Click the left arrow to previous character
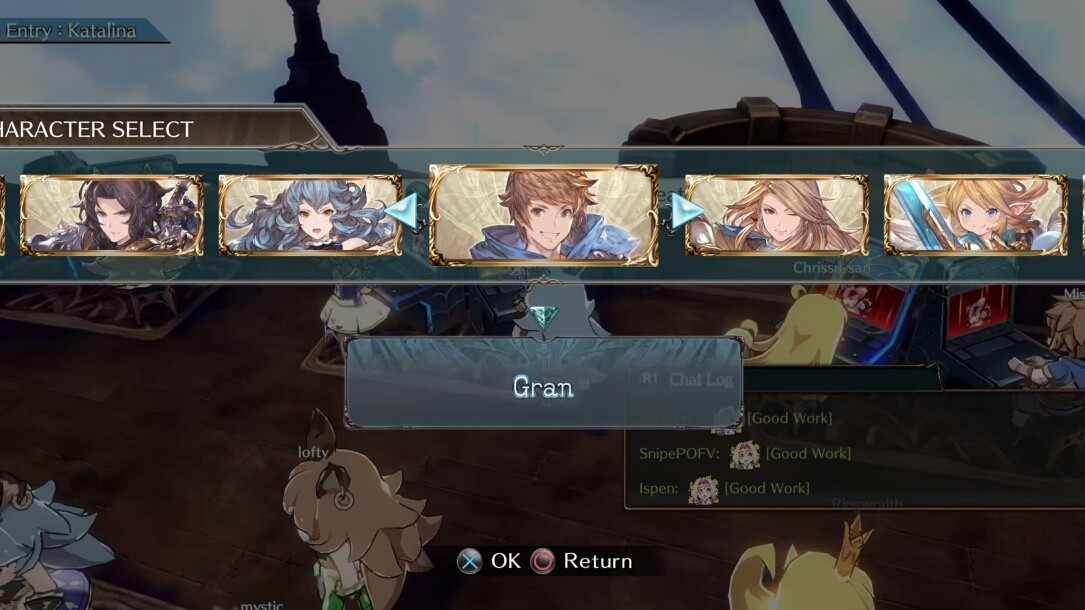This screenshot has height=610, width=1085. point(401,211)
